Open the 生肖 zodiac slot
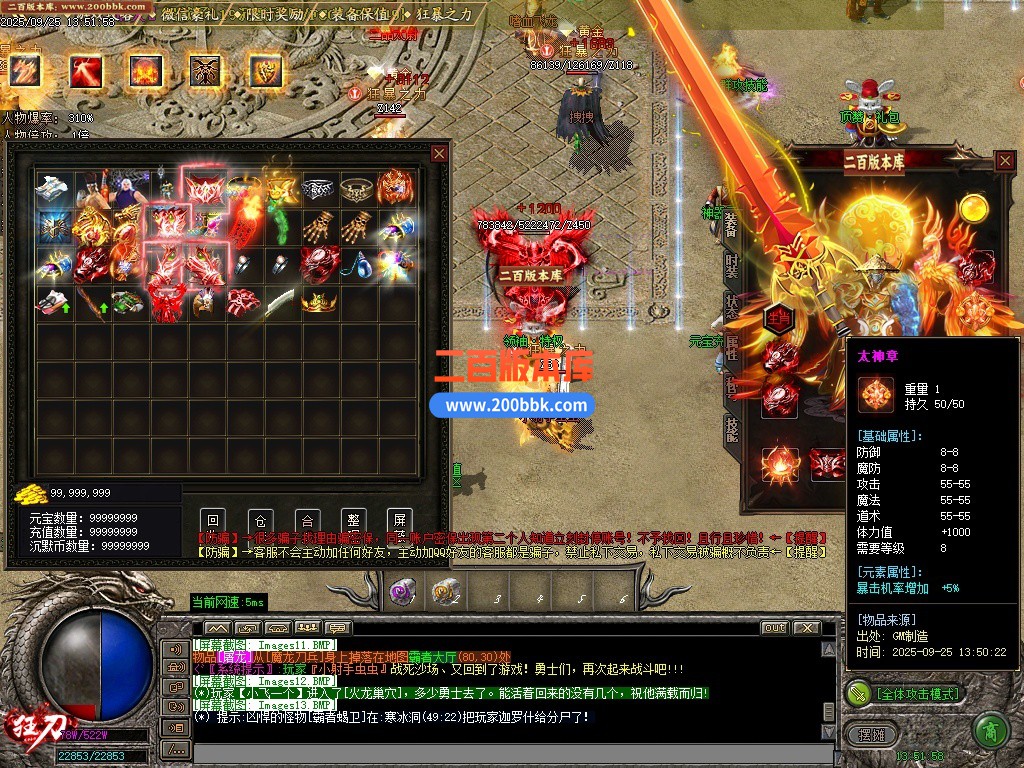This screenshot has height=768, width=1024. (779, 318)
